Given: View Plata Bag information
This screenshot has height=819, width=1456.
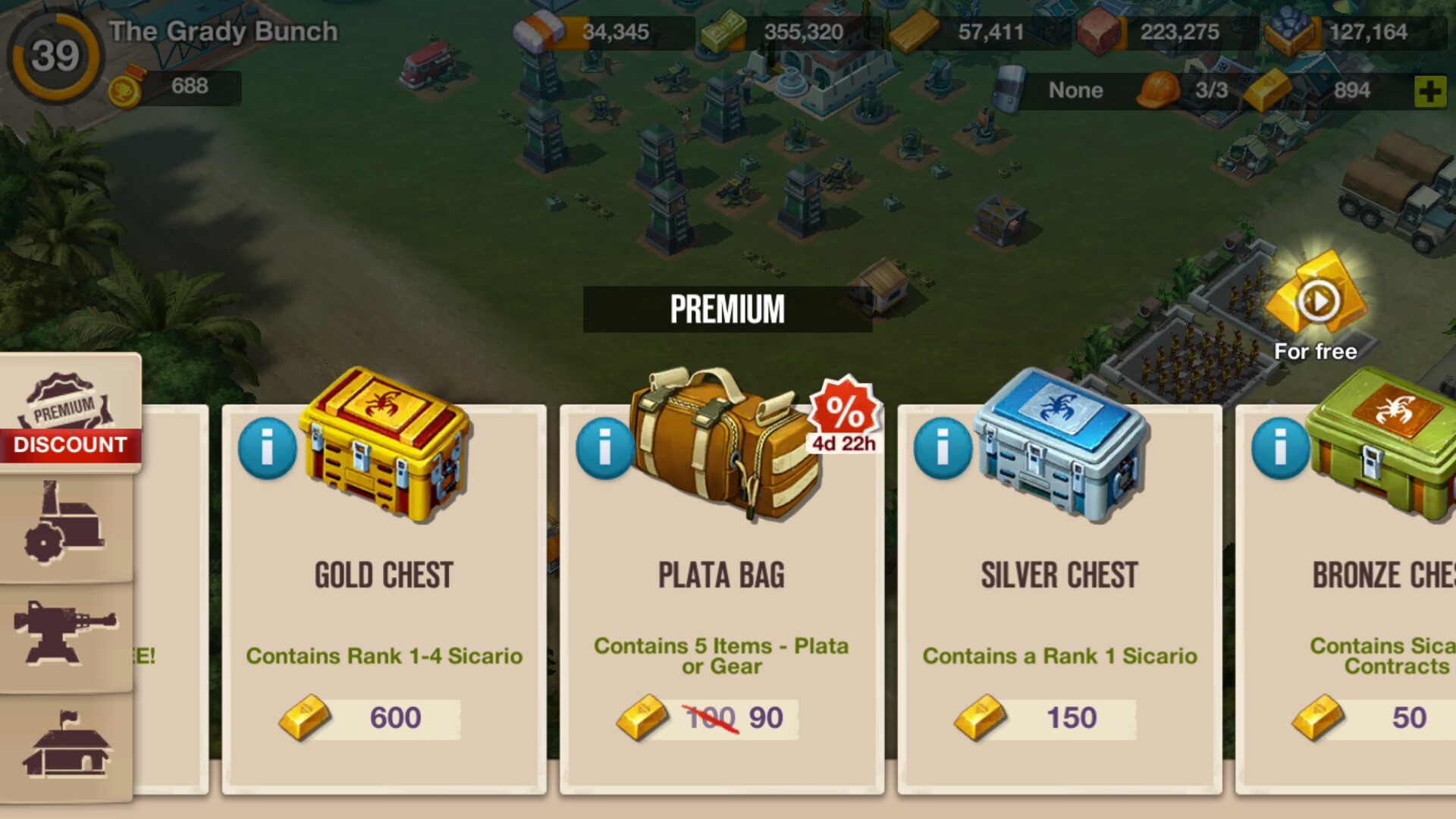Looking at the screenshot, I should click(x=604, y=449).
